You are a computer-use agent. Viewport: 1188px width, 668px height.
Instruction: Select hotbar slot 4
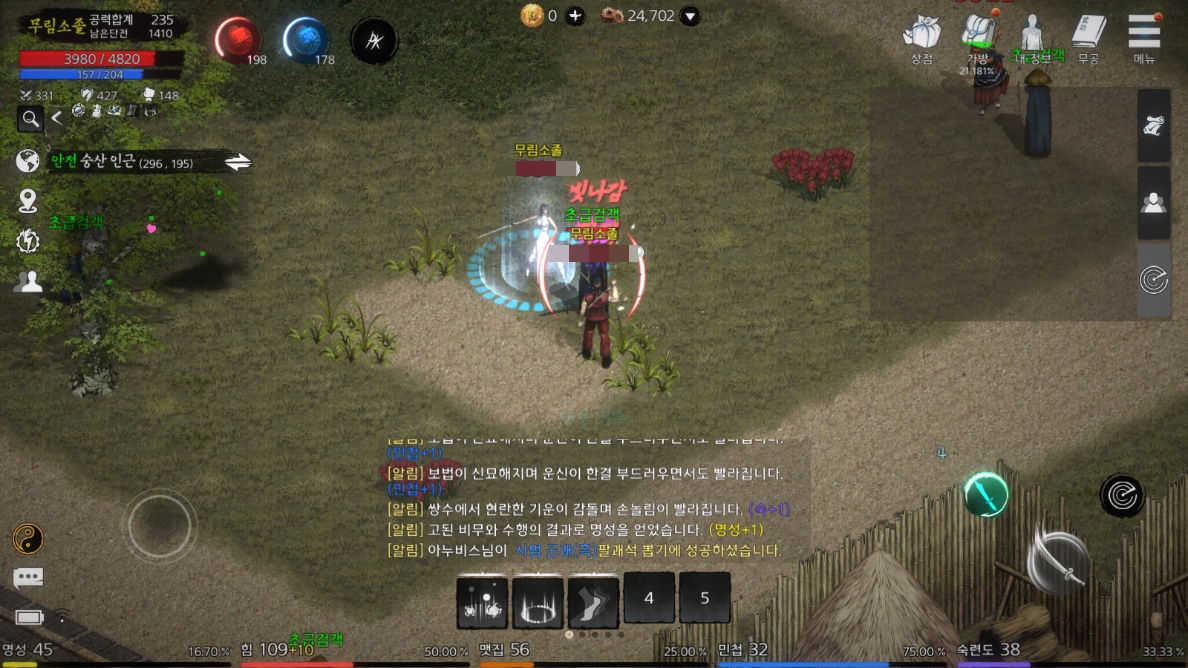649,598
